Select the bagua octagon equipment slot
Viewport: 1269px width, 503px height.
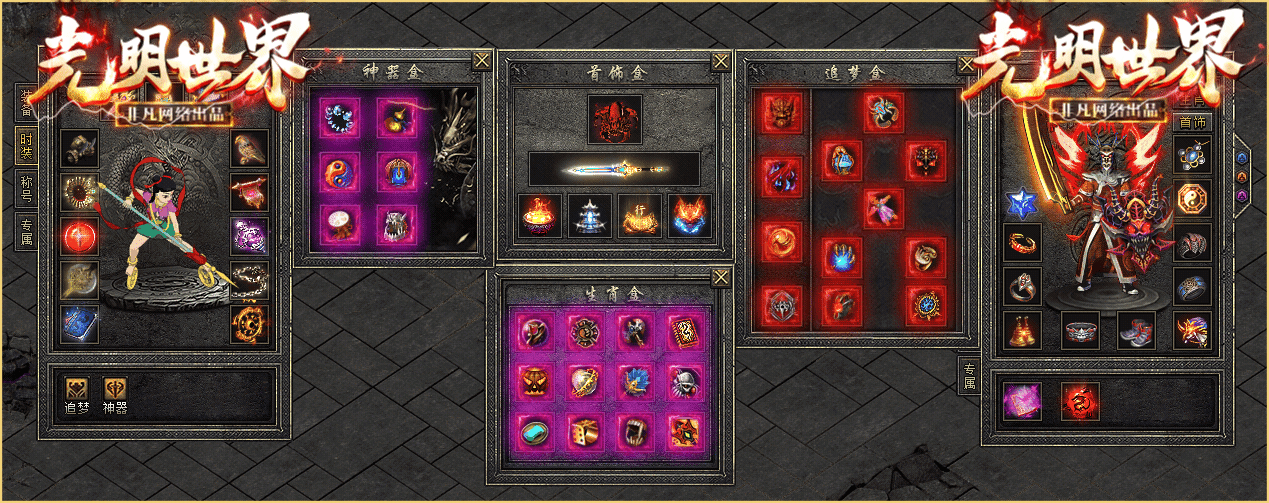(1192, 198)
